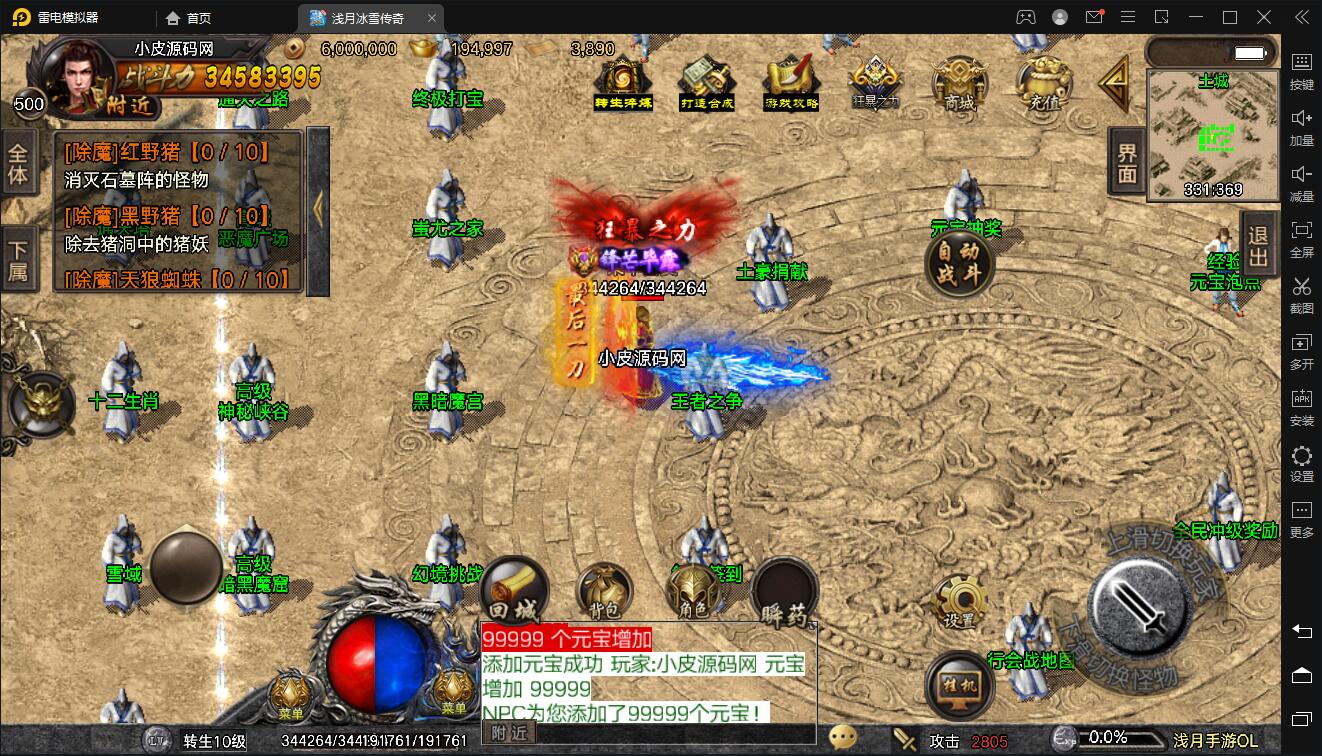Image resolution: width=1322 pixels, height=756 pixels.
Task: Activate the 挂机 idle mode button
Action: click(x=958, y=686)
